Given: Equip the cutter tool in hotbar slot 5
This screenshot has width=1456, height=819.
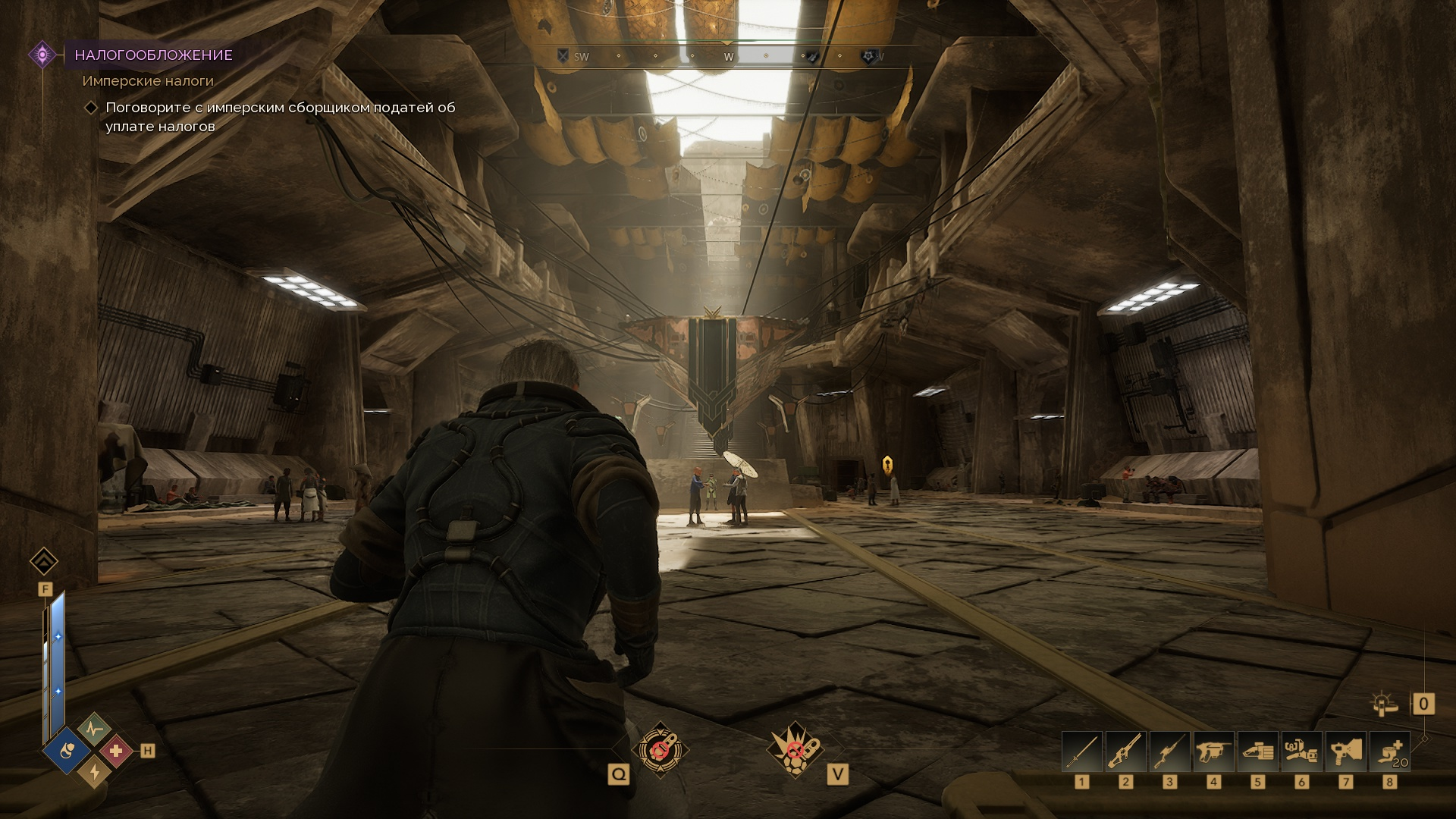Looking at the screenshot, I should pos(1257,752).
